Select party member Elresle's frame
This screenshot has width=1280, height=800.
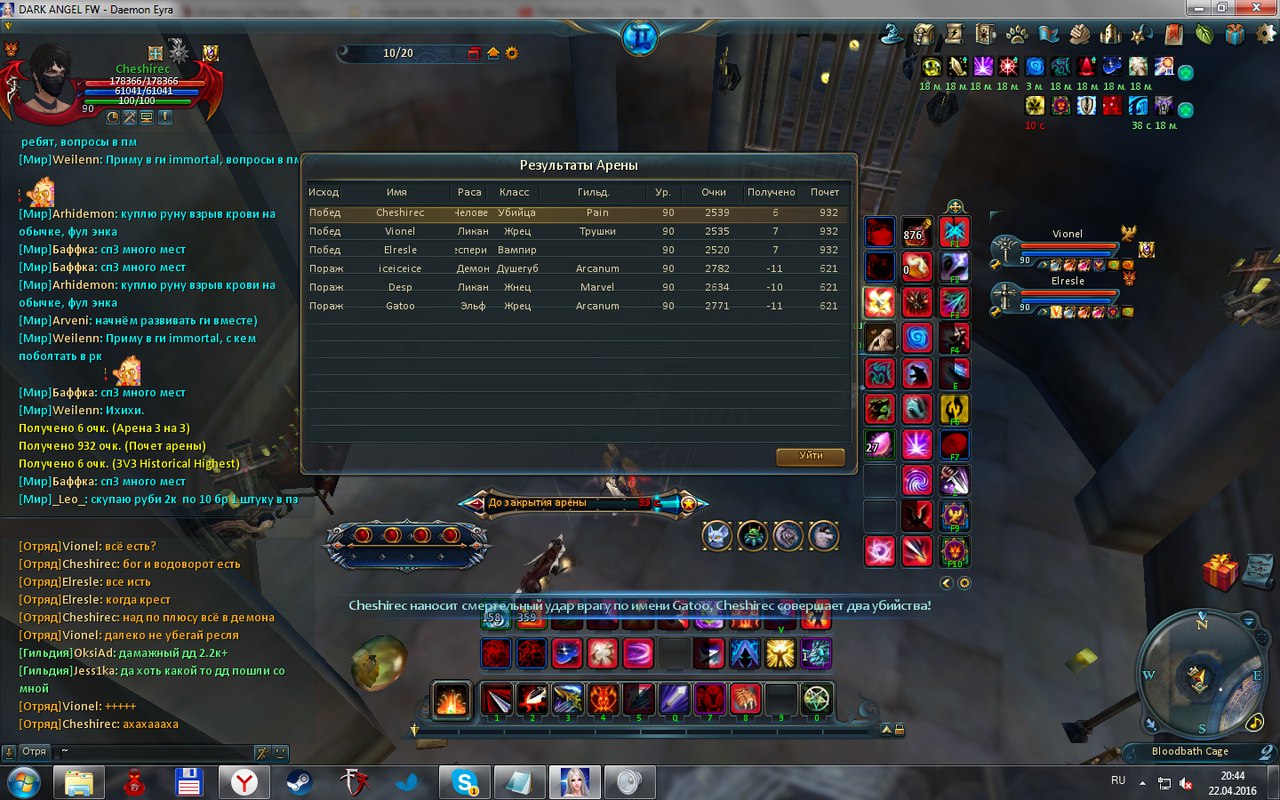1067,294
